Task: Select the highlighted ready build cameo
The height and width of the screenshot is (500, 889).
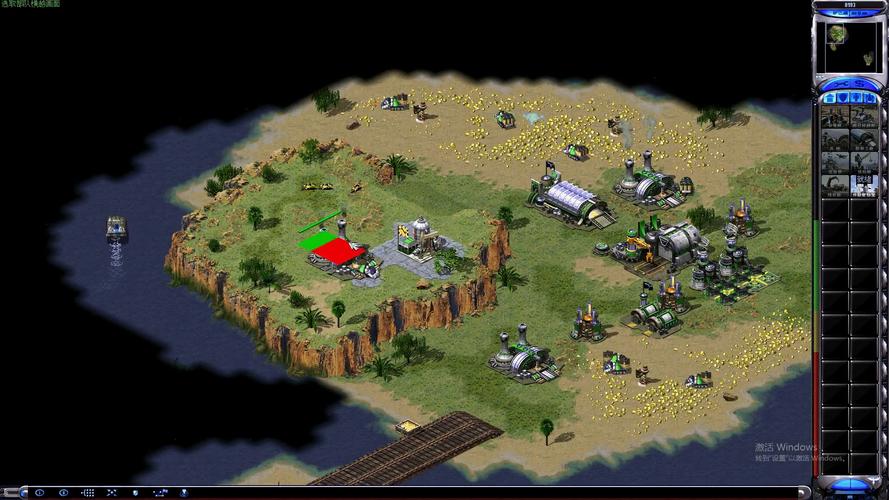Action: tap(864, 185)
